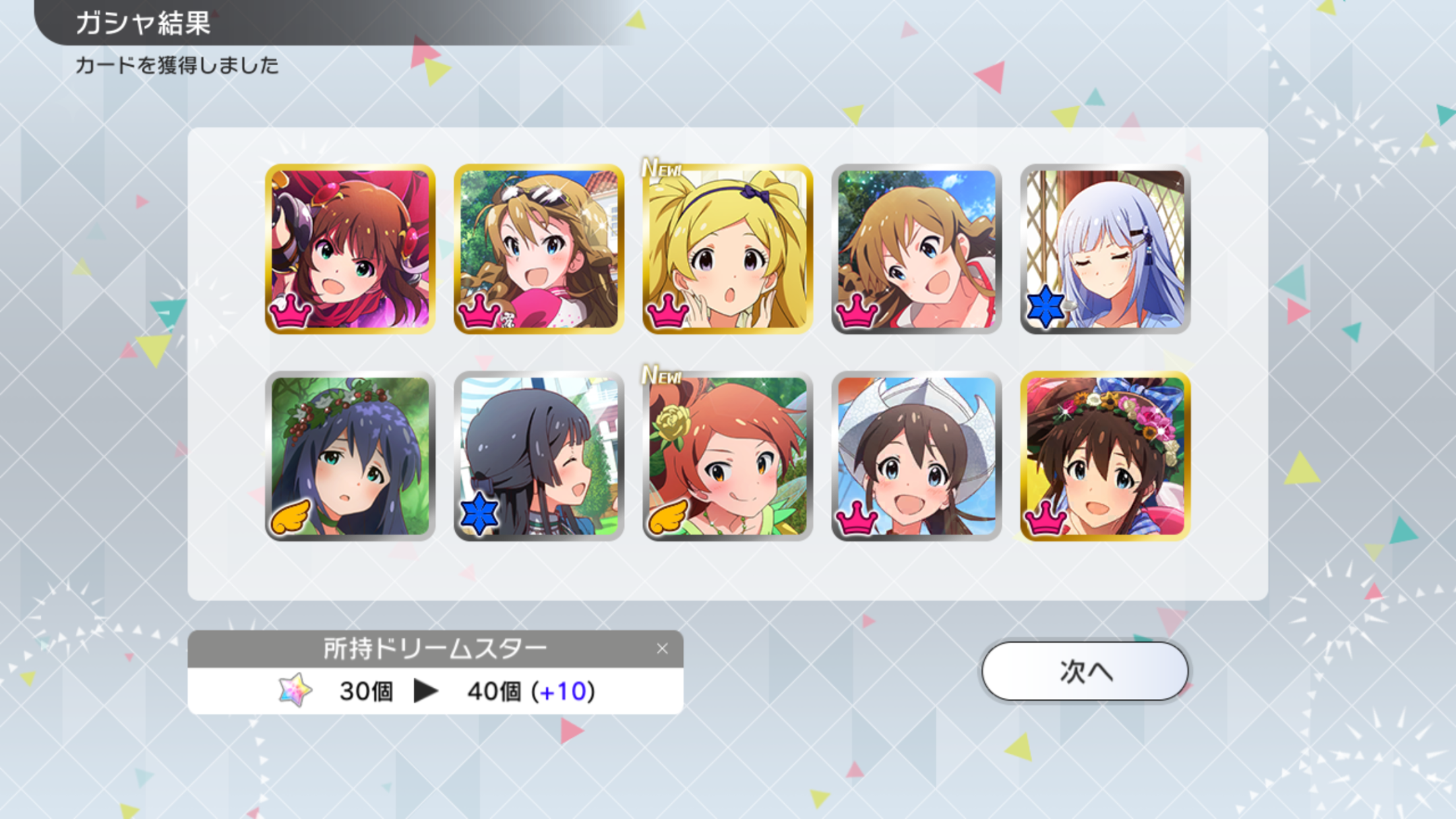Tap the 次へ button to continue

1085,671
